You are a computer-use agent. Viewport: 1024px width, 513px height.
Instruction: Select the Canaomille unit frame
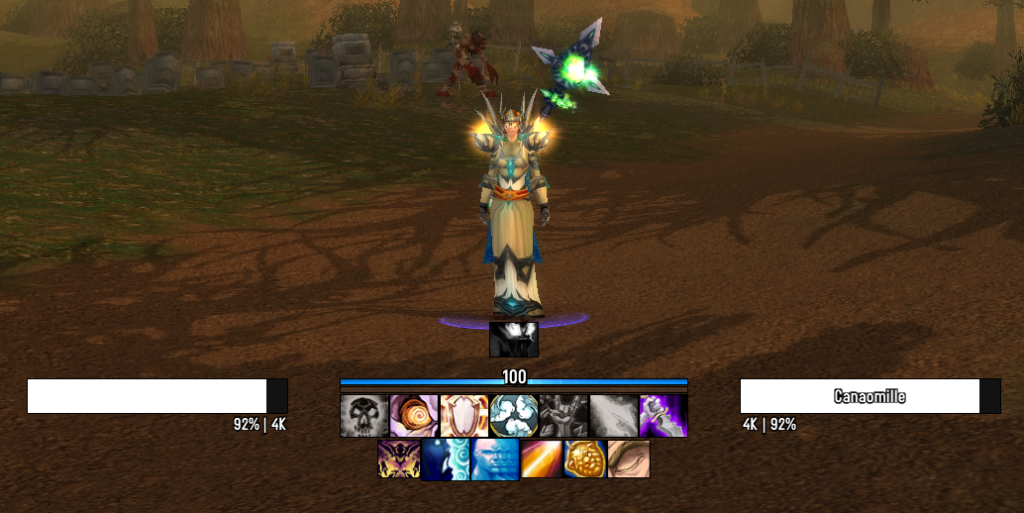pos(869,396)
